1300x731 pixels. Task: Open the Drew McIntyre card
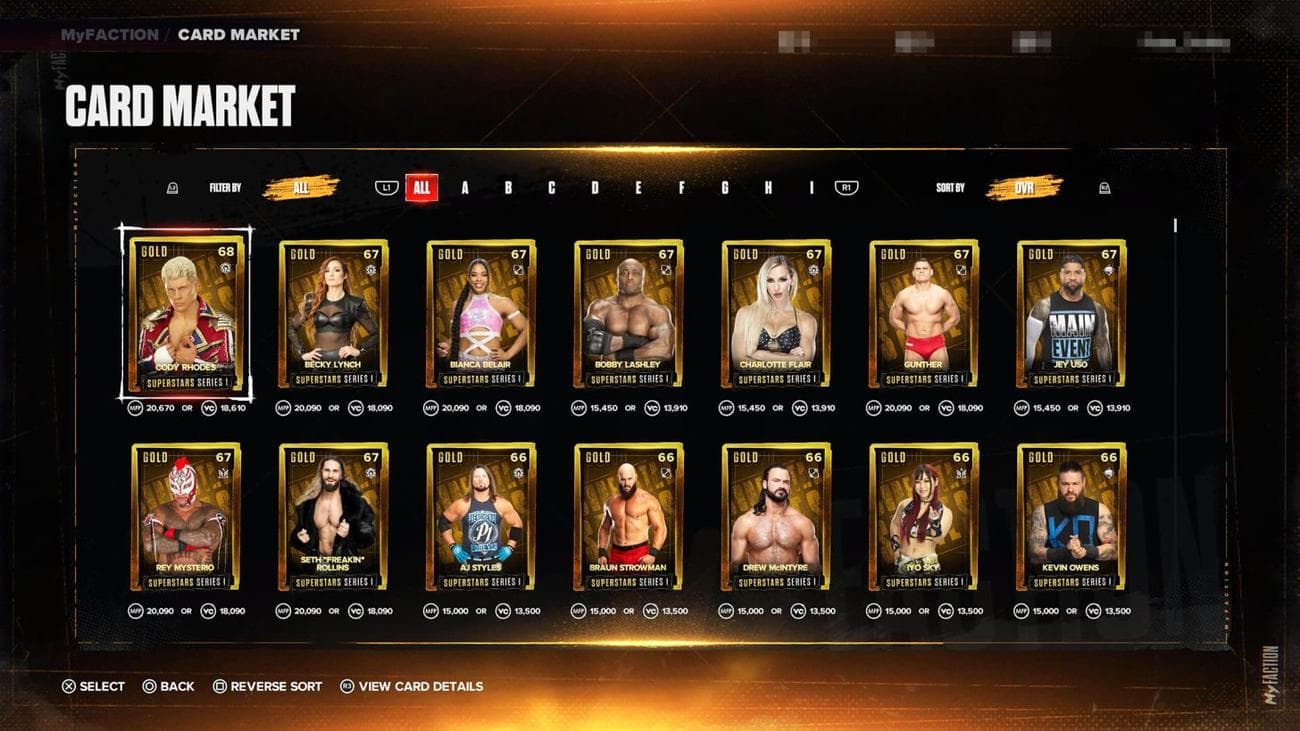[x=776, y=516]
